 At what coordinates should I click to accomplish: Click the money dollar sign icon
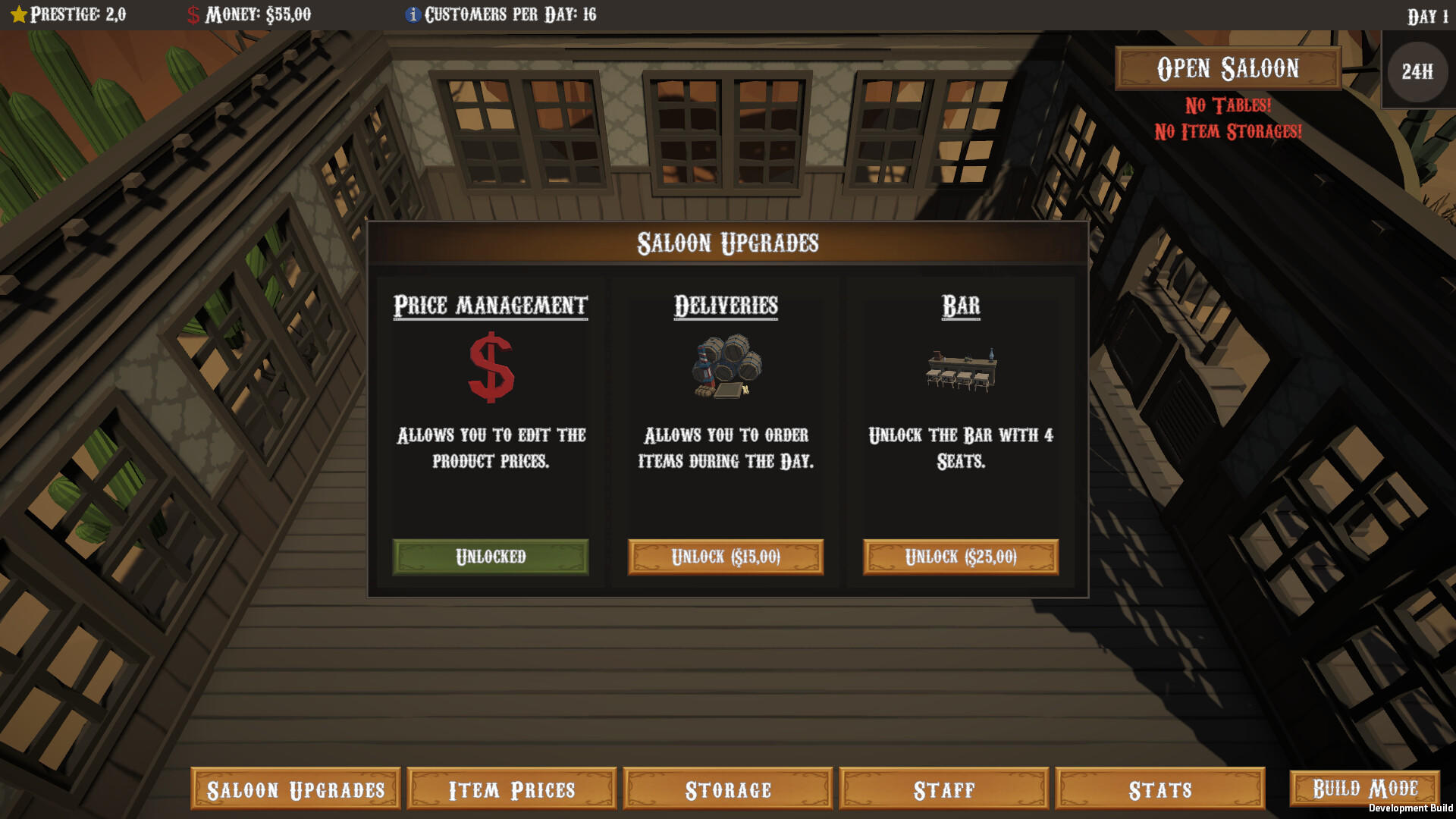pos(192,13)
